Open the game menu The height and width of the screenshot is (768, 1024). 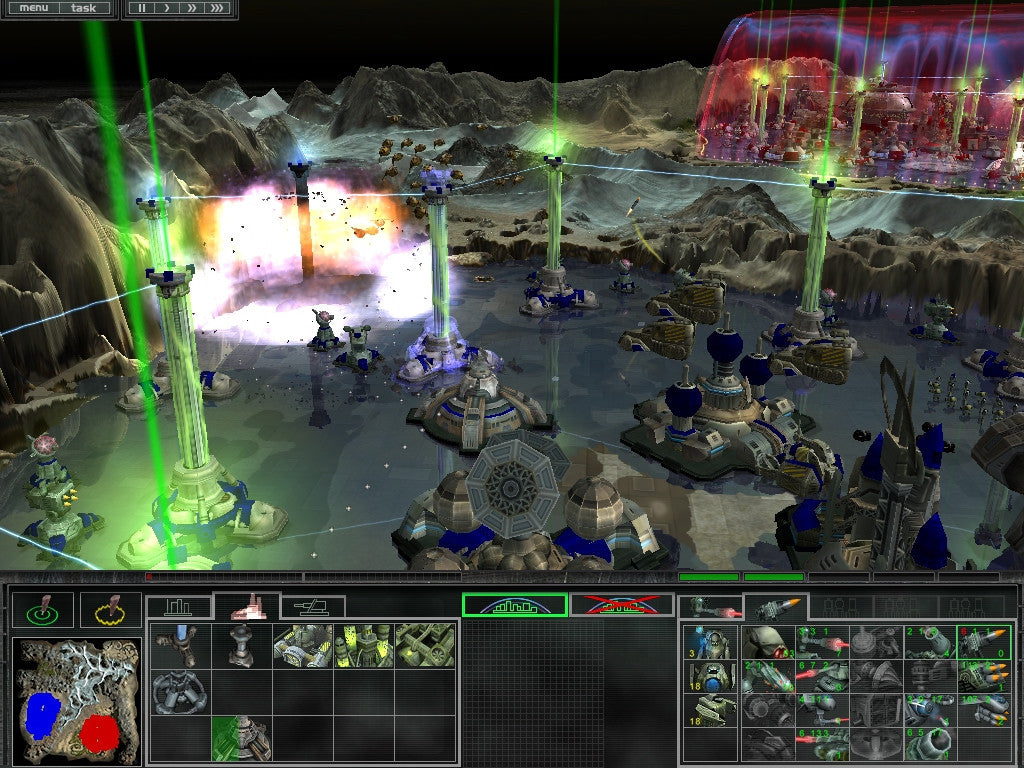coord(34,8)
